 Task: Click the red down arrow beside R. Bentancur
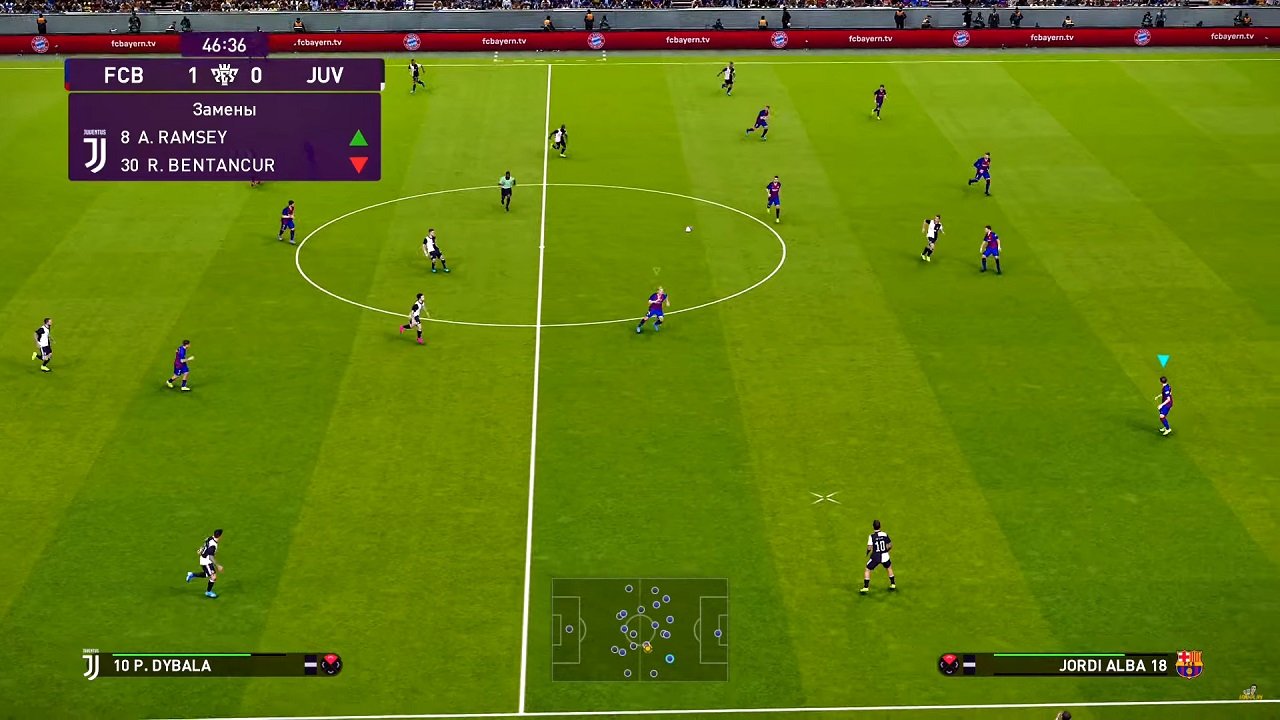point(358,165)
